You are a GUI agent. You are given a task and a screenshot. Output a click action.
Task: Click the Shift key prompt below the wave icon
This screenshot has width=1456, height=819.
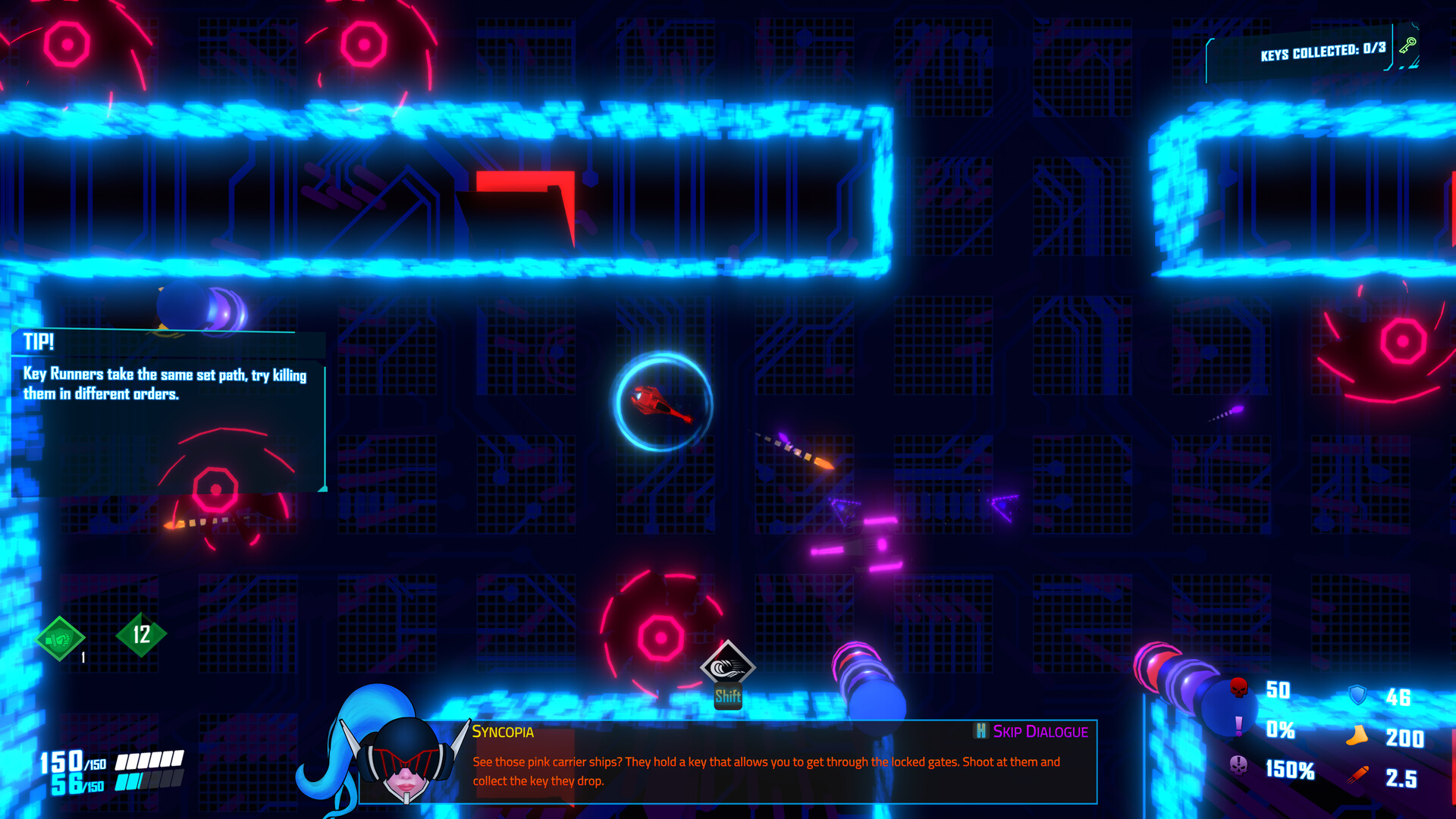tap(727, 695)
